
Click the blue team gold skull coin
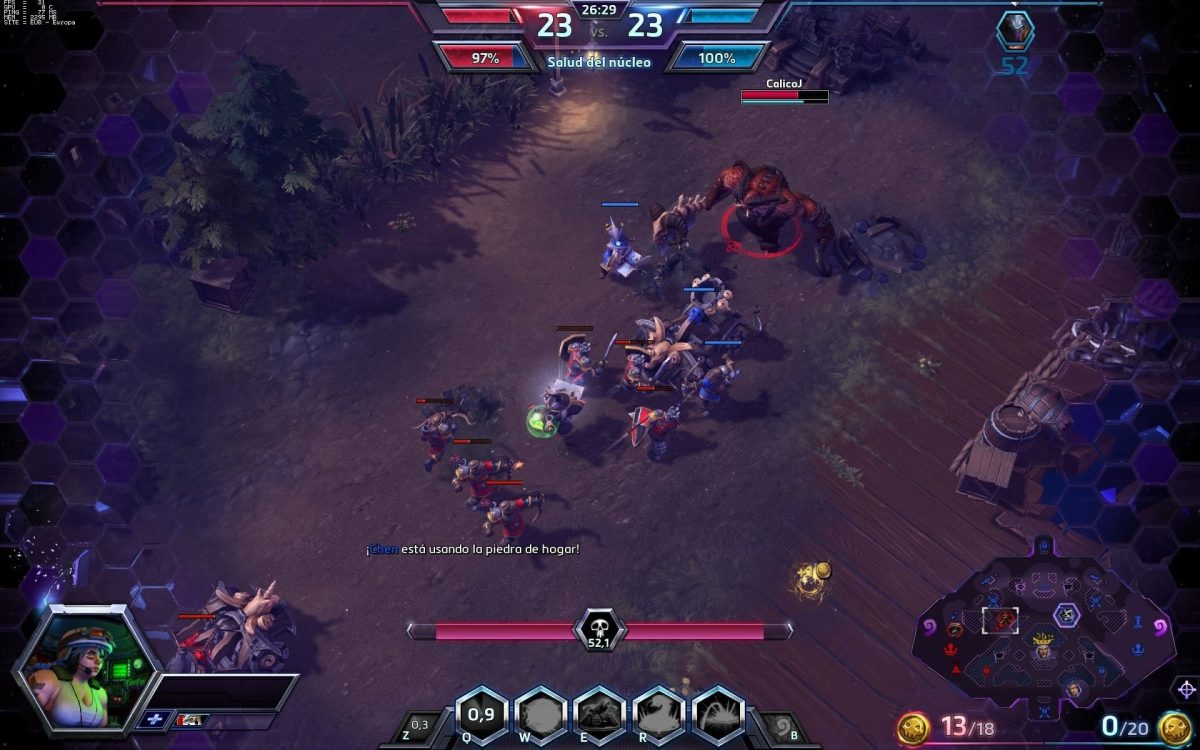[1172, 727]
